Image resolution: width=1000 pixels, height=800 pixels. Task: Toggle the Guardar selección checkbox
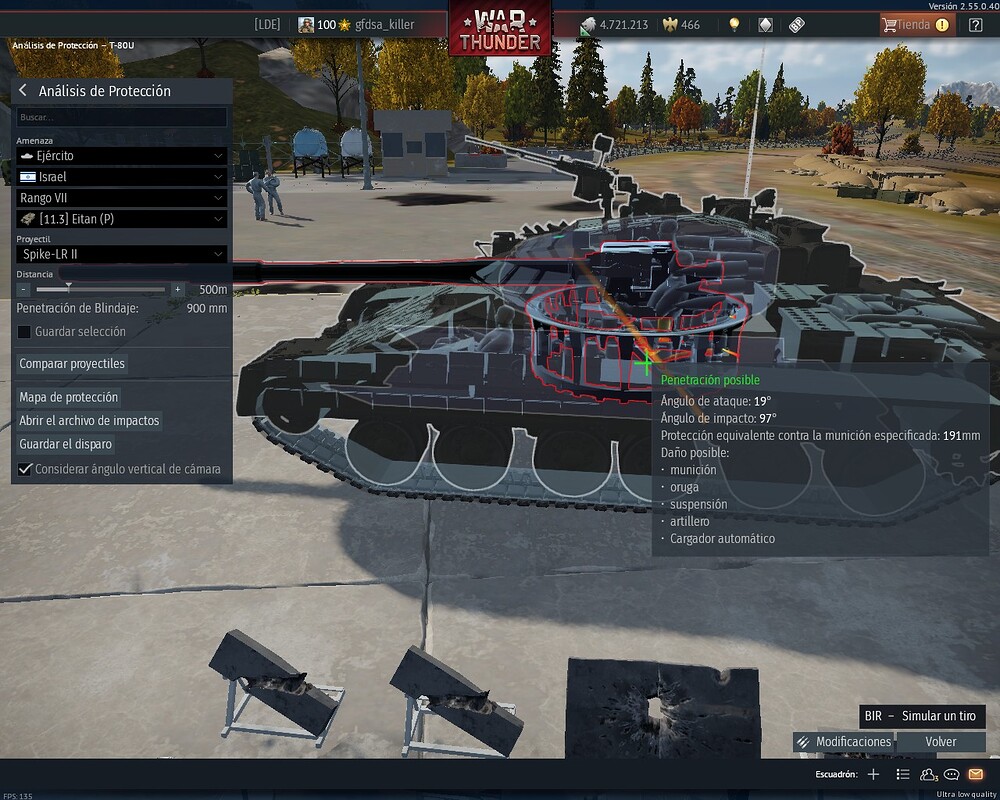[x=25, y=332]
